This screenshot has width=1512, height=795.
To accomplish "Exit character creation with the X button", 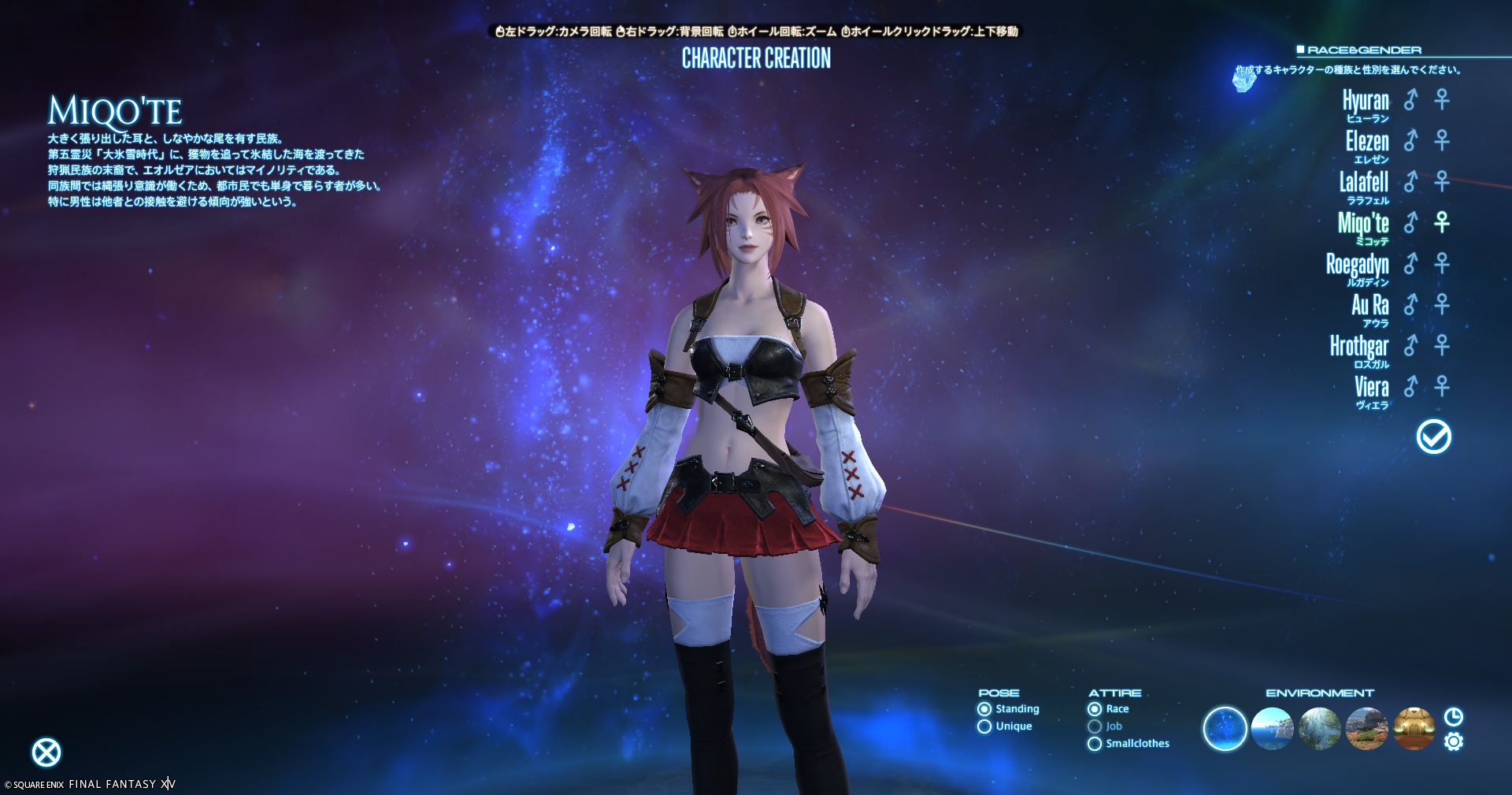I will tap(46, 752).
